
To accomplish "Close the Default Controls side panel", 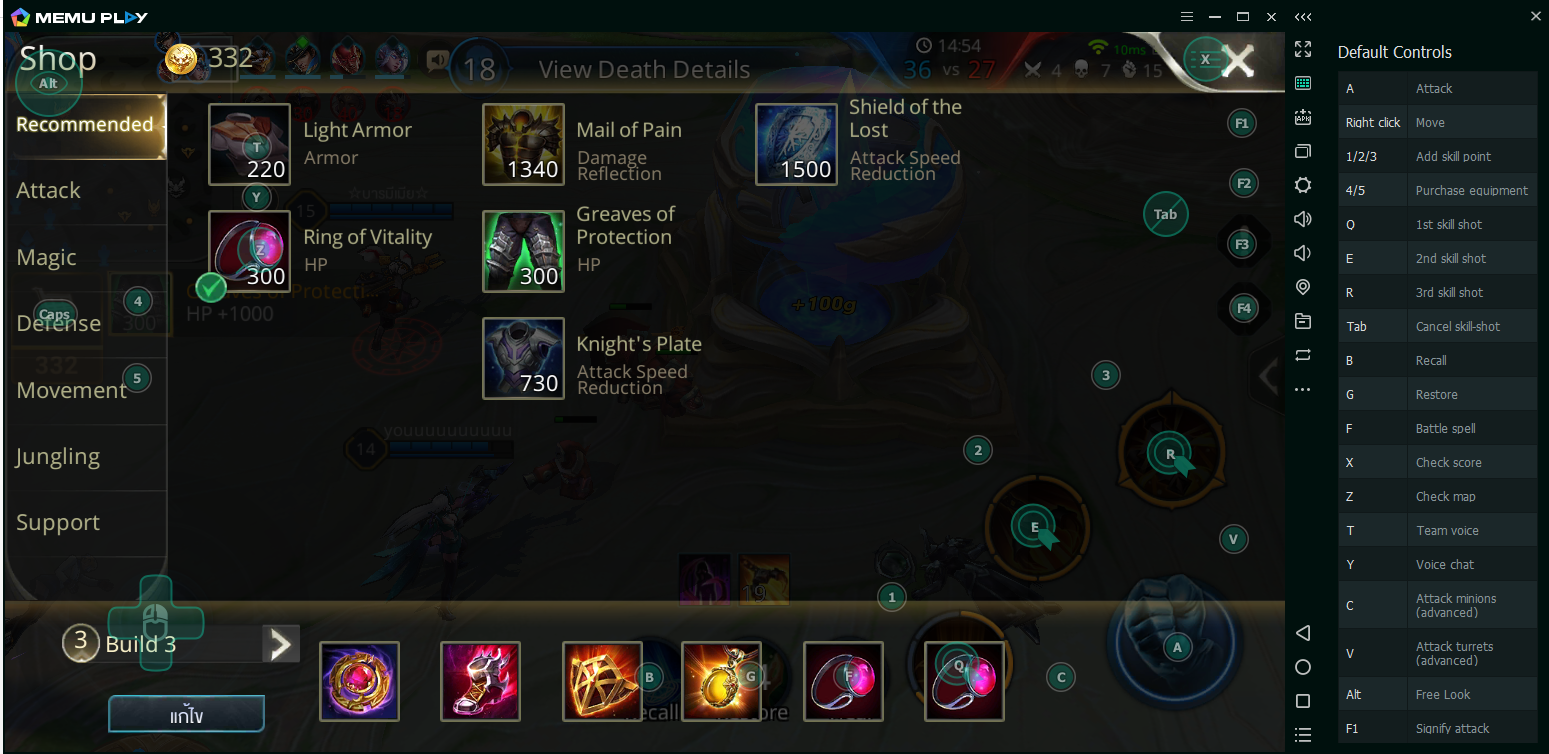I will (x=1536, y=16).
